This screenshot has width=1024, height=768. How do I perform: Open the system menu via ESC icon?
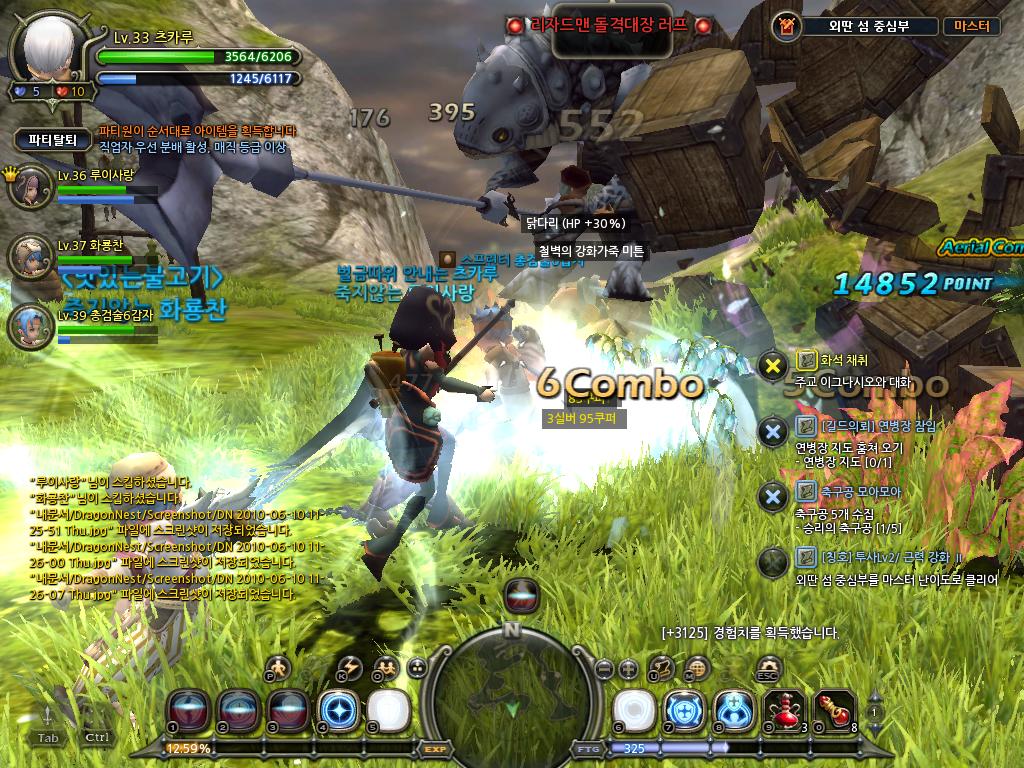pos(768,669)
